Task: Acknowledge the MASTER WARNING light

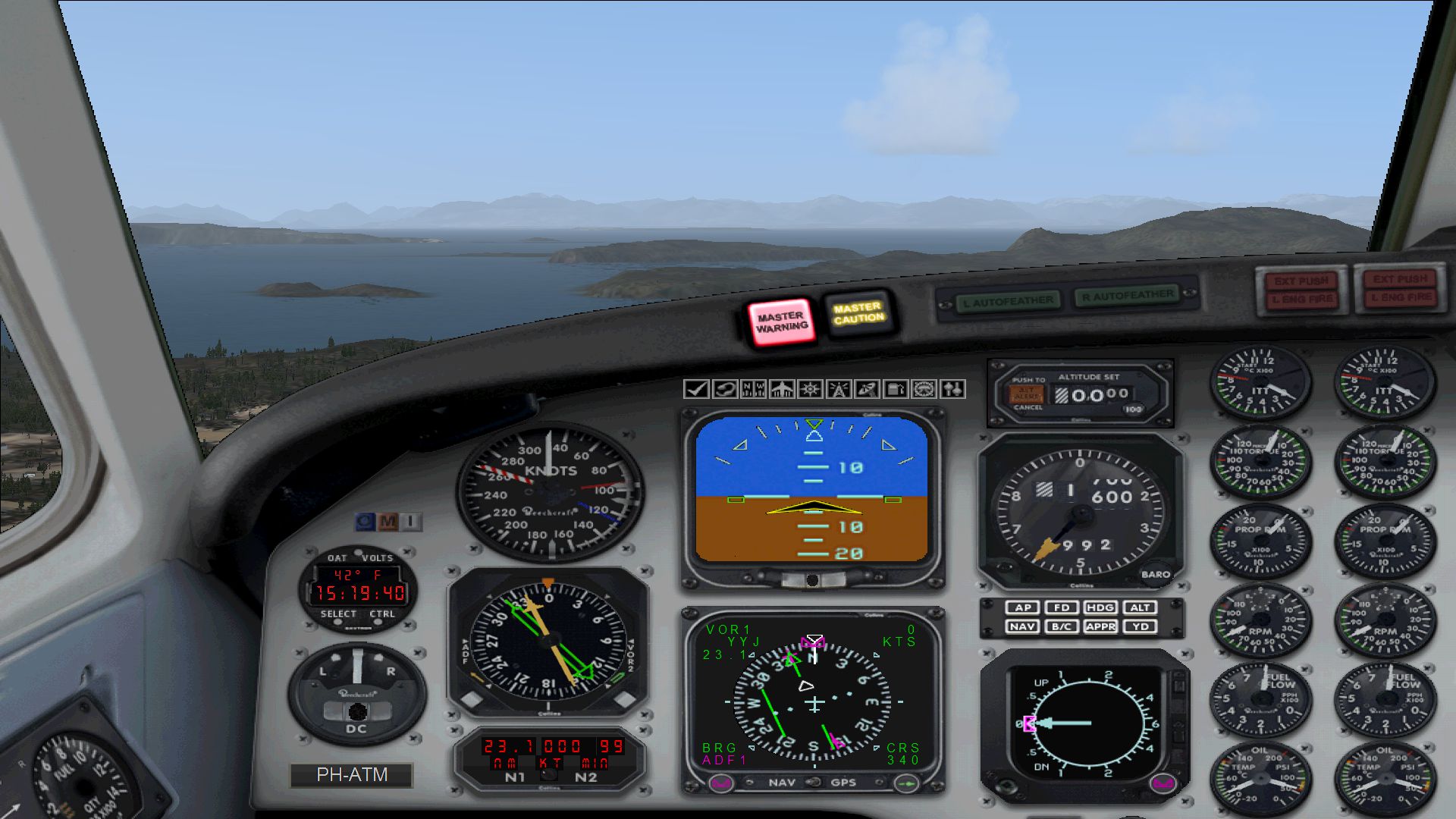Action: click(781, 322)
